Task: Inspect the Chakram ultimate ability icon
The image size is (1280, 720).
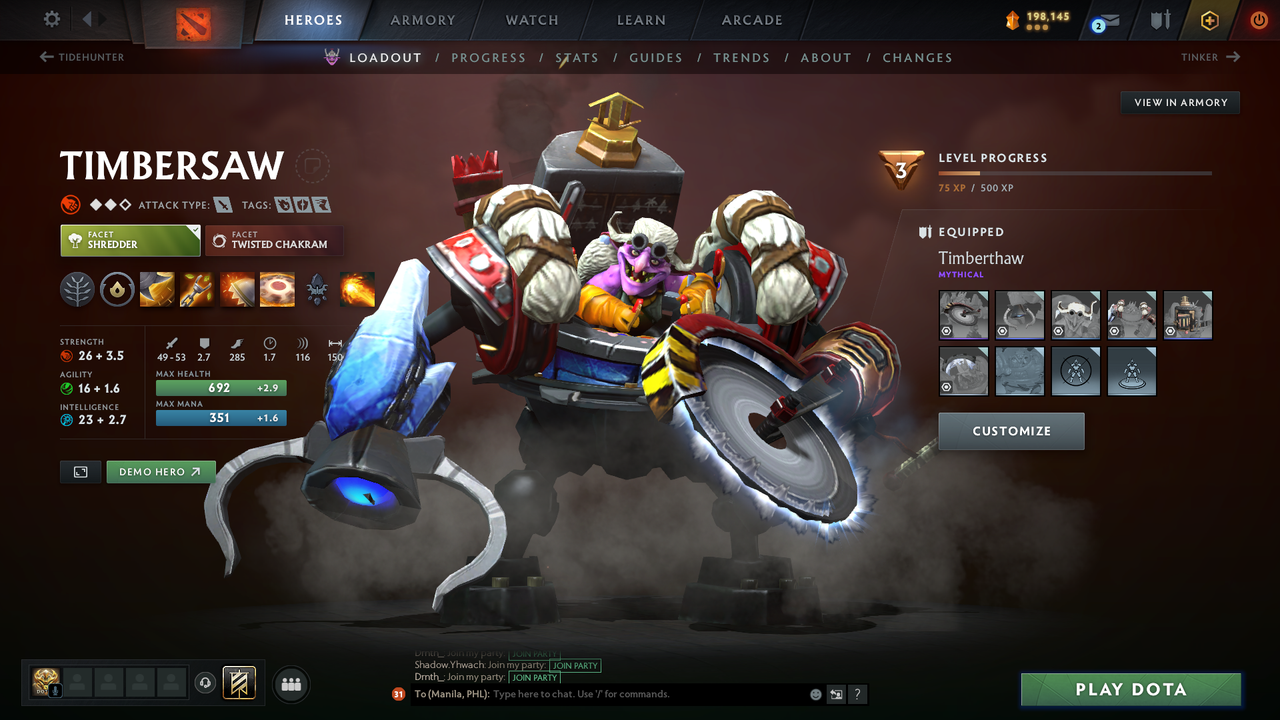Action: (x=277, y=290)
